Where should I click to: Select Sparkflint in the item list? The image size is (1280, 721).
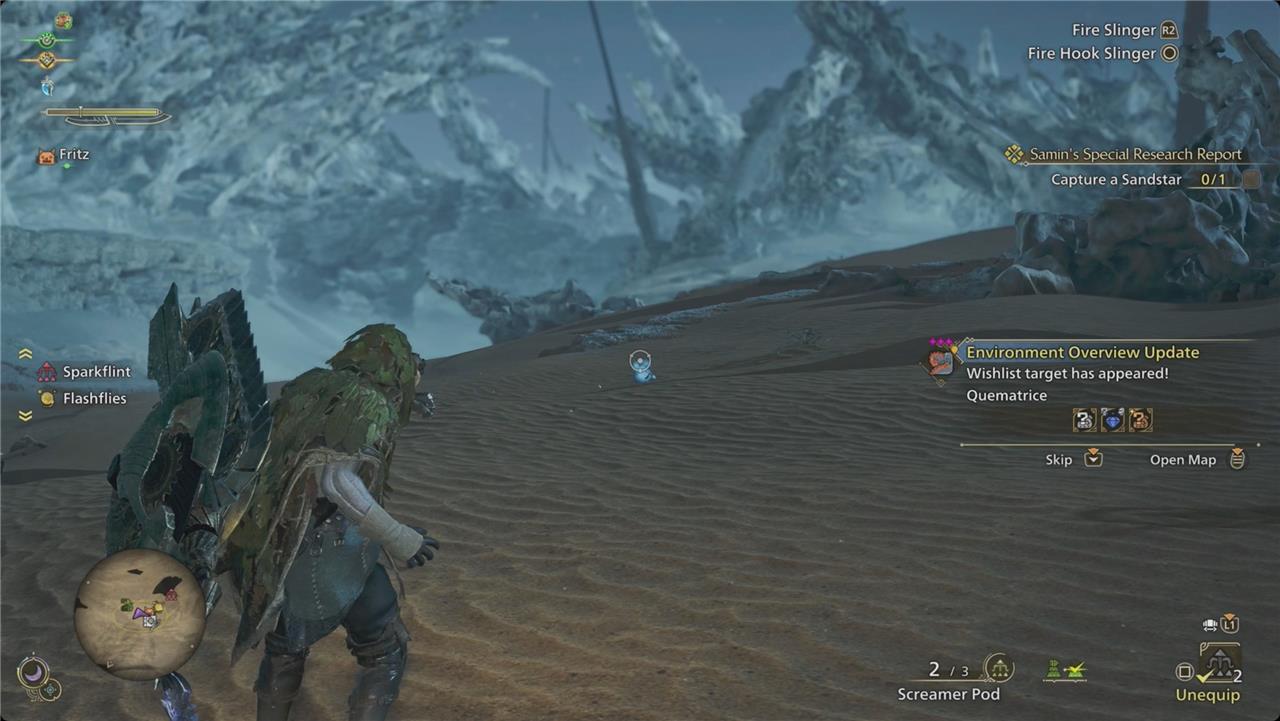[96, 372]
